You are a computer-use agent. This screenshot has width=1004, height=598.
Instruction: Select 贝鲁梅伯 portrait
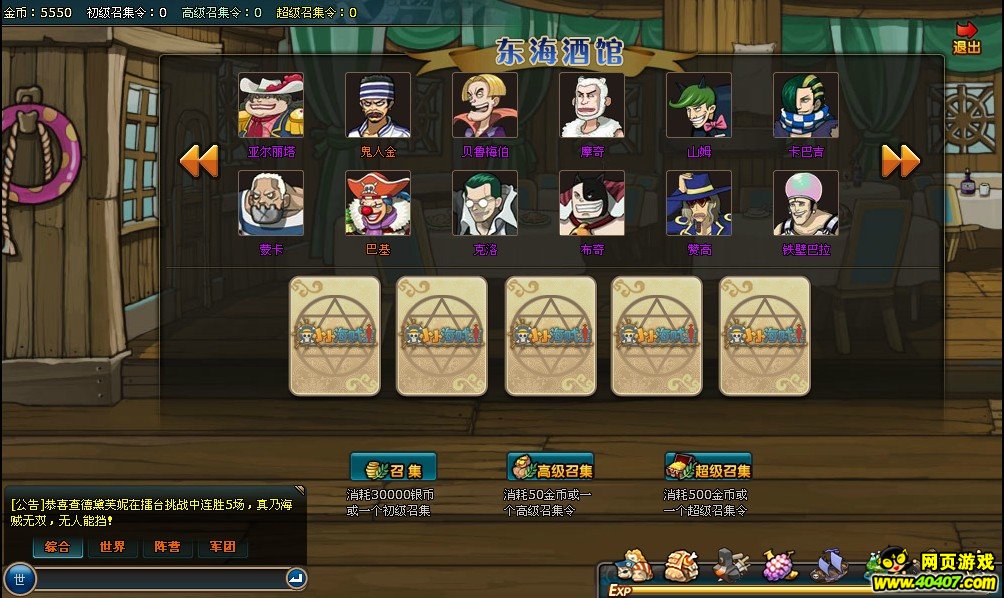(x=485, y=105)
